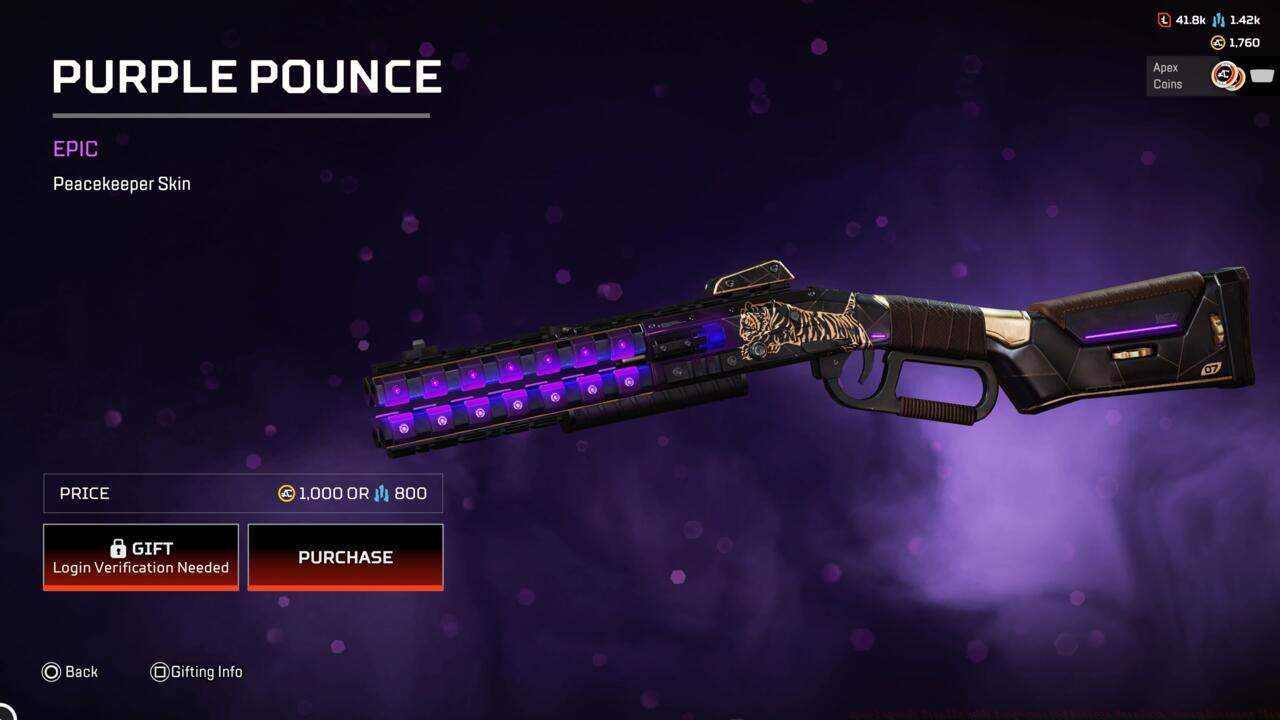Select the PRICE bar showing 1,000 OR 800
The width and height of the screenshot is (1280, 720).
click(x=242, y=493)
